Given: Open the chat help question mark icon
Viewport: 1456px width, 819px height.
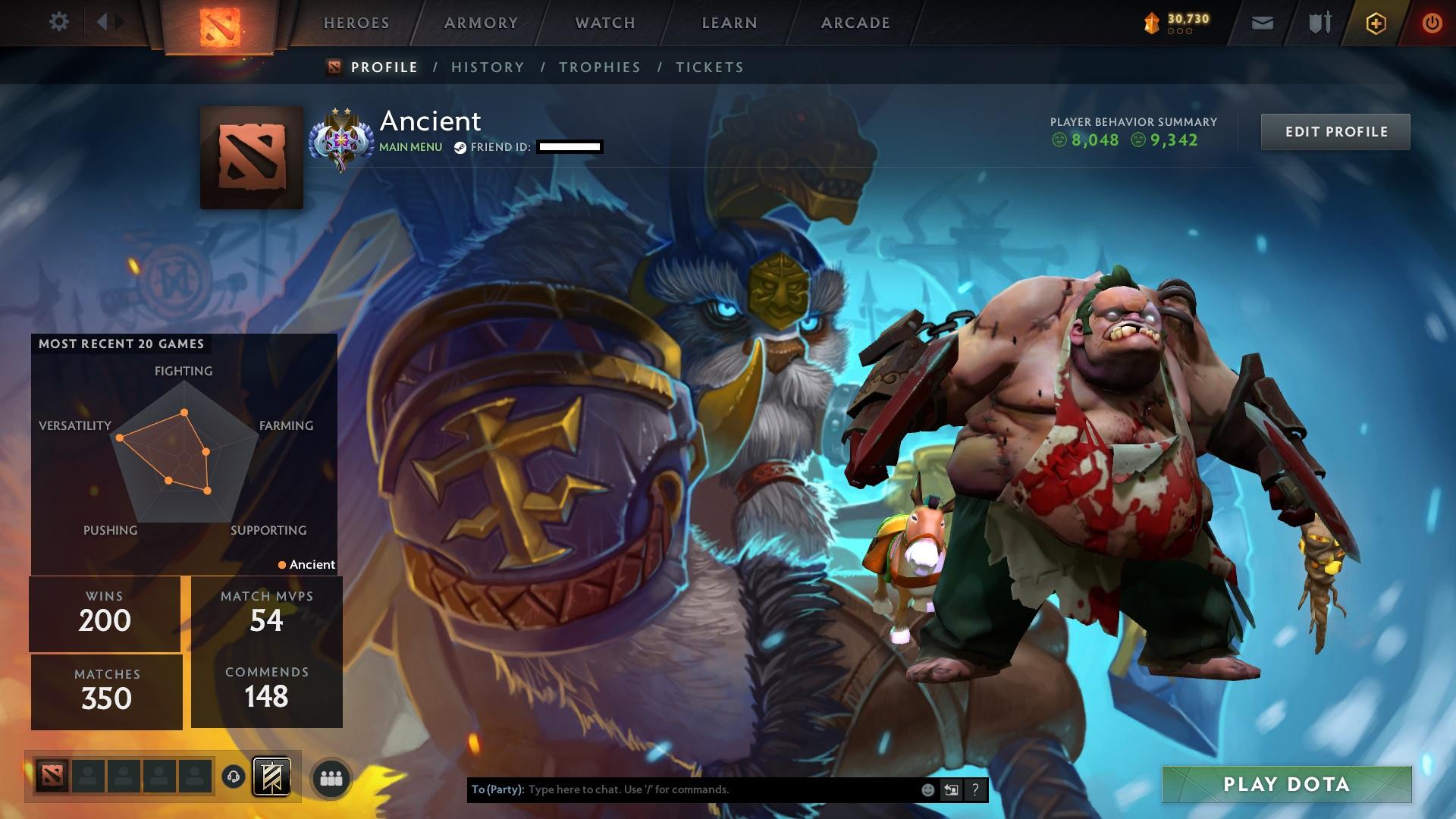Looking at the screenshot, I should pyautogui.click(x=975, y=789).
